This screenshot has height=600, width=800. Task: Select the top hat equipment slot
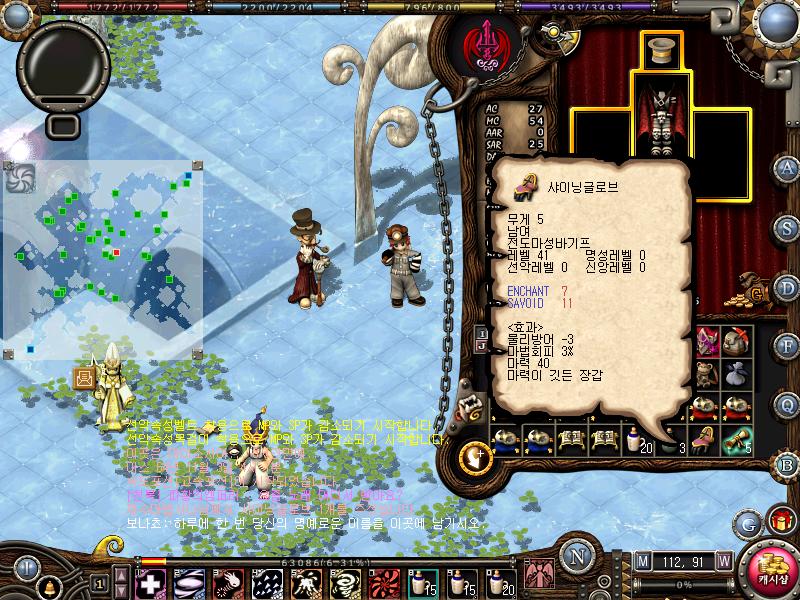pyautogui.click(x=660, y=53)
